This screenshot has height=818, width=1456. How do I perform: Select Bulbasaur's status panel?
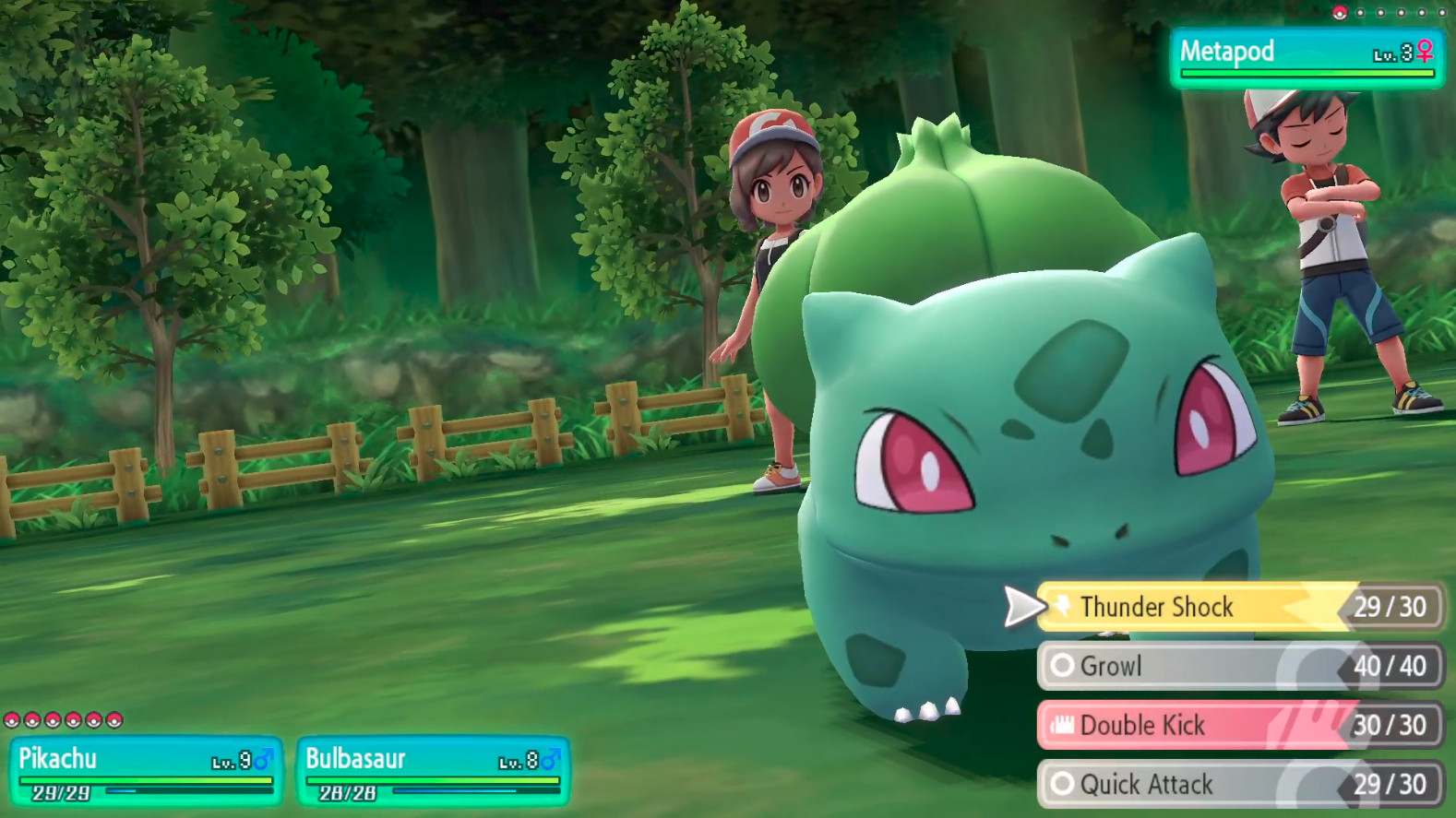click(433, 771)
